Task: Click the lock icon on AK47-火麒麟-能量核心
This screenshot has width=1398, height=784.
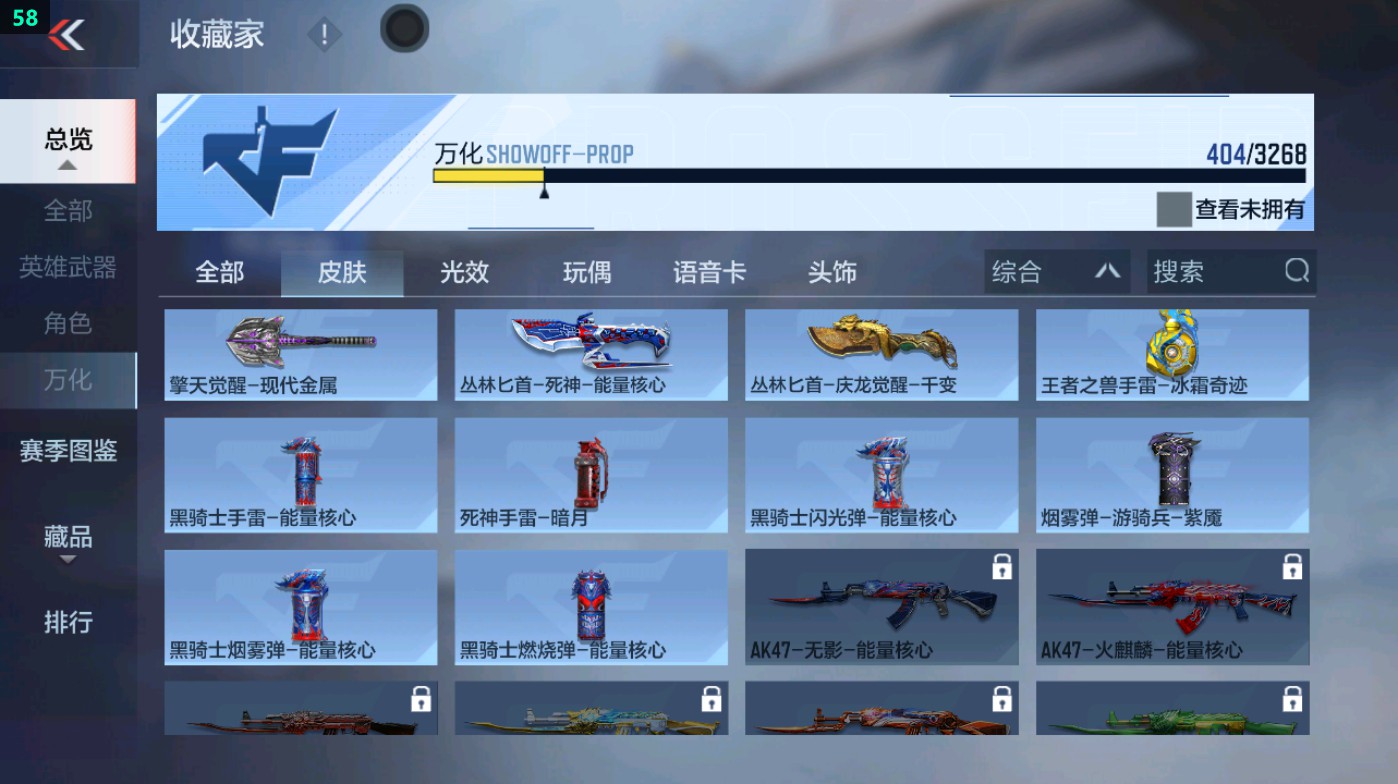Action: pyautogui.click(x=1289, y=566)
